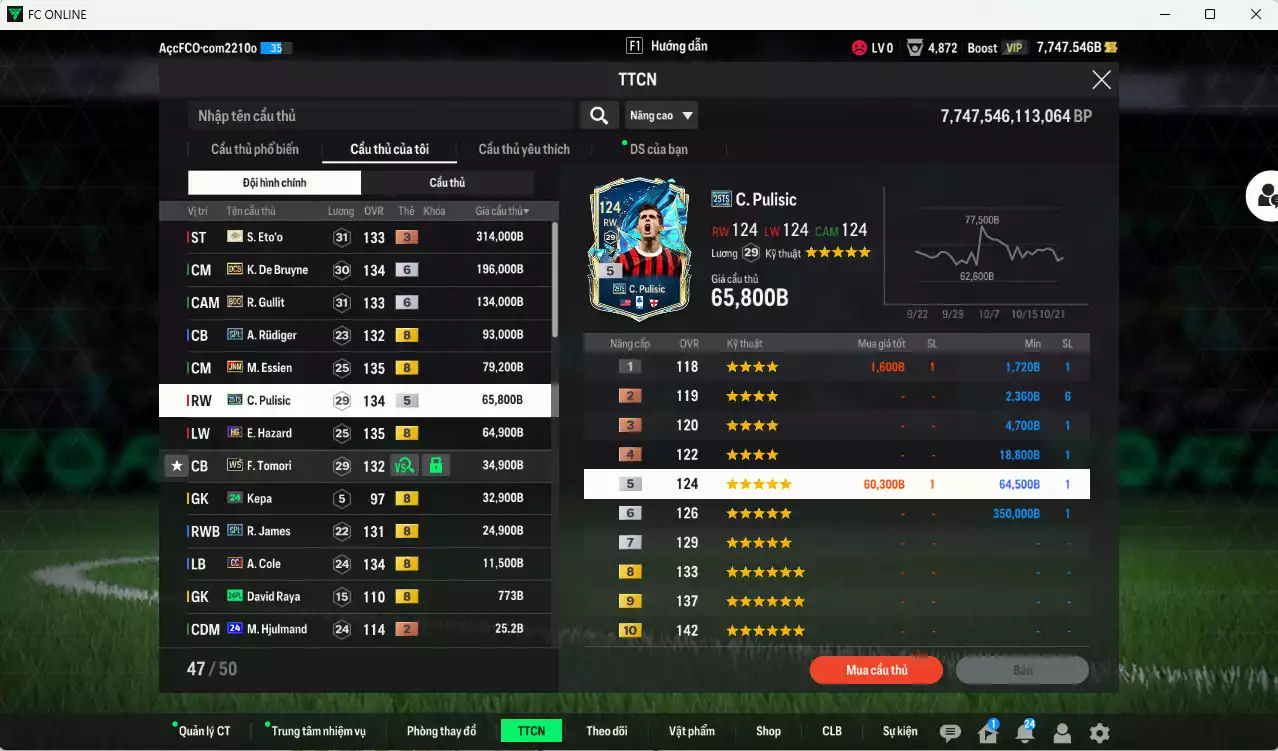1278x751 pixels.
Task: Minimize the FC ONLINE window
Action: coord(1165,14)
